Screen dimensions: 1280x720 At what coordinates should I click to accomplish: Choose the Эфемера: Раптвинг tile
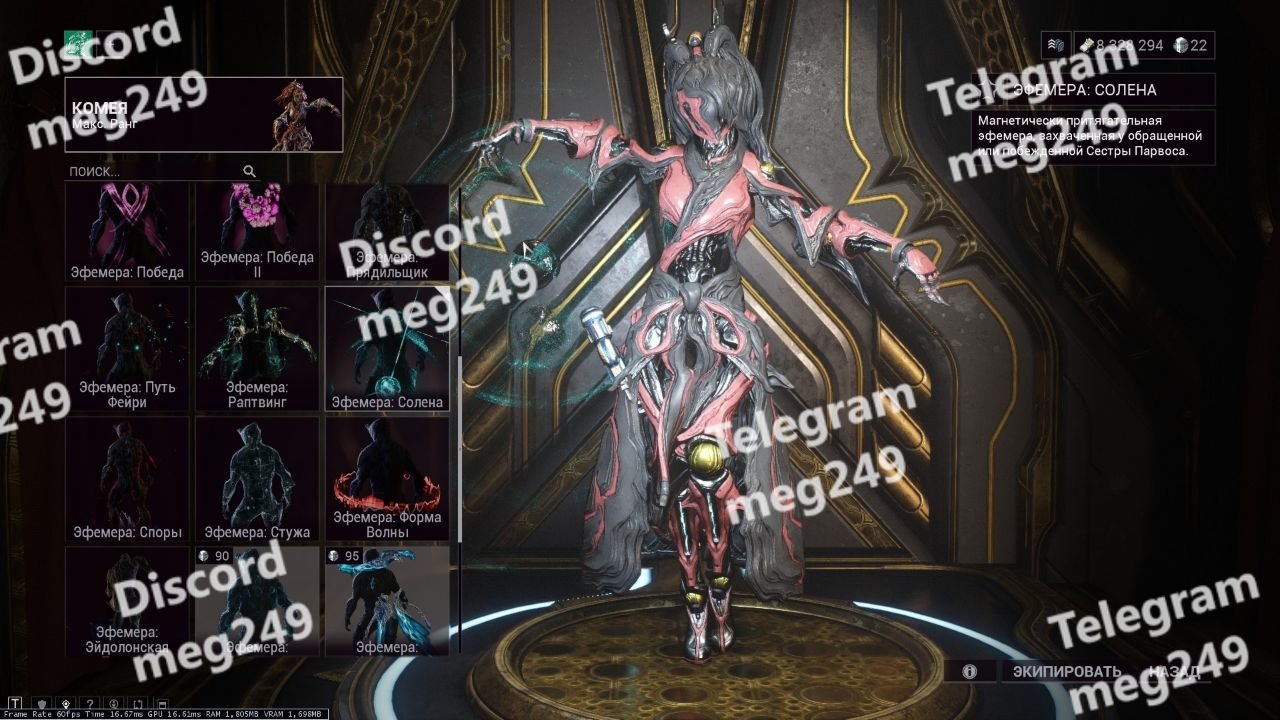pos(257,349)
